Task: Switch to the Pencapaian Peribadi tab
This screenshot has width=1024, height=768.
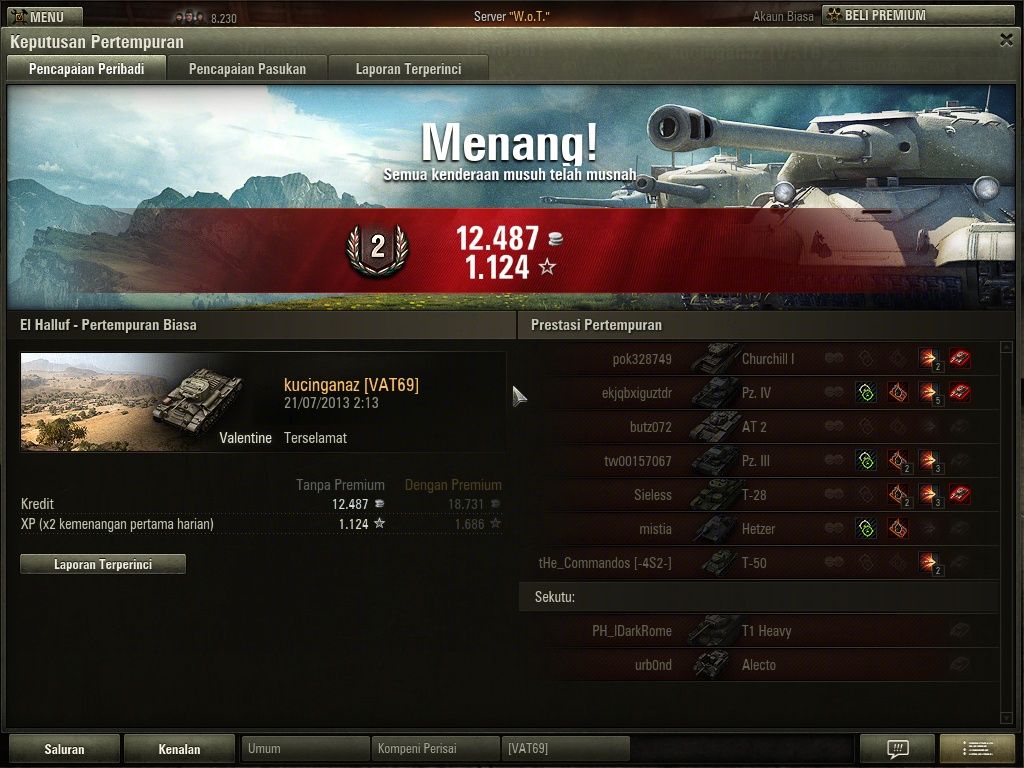Action: click(85, 69)
